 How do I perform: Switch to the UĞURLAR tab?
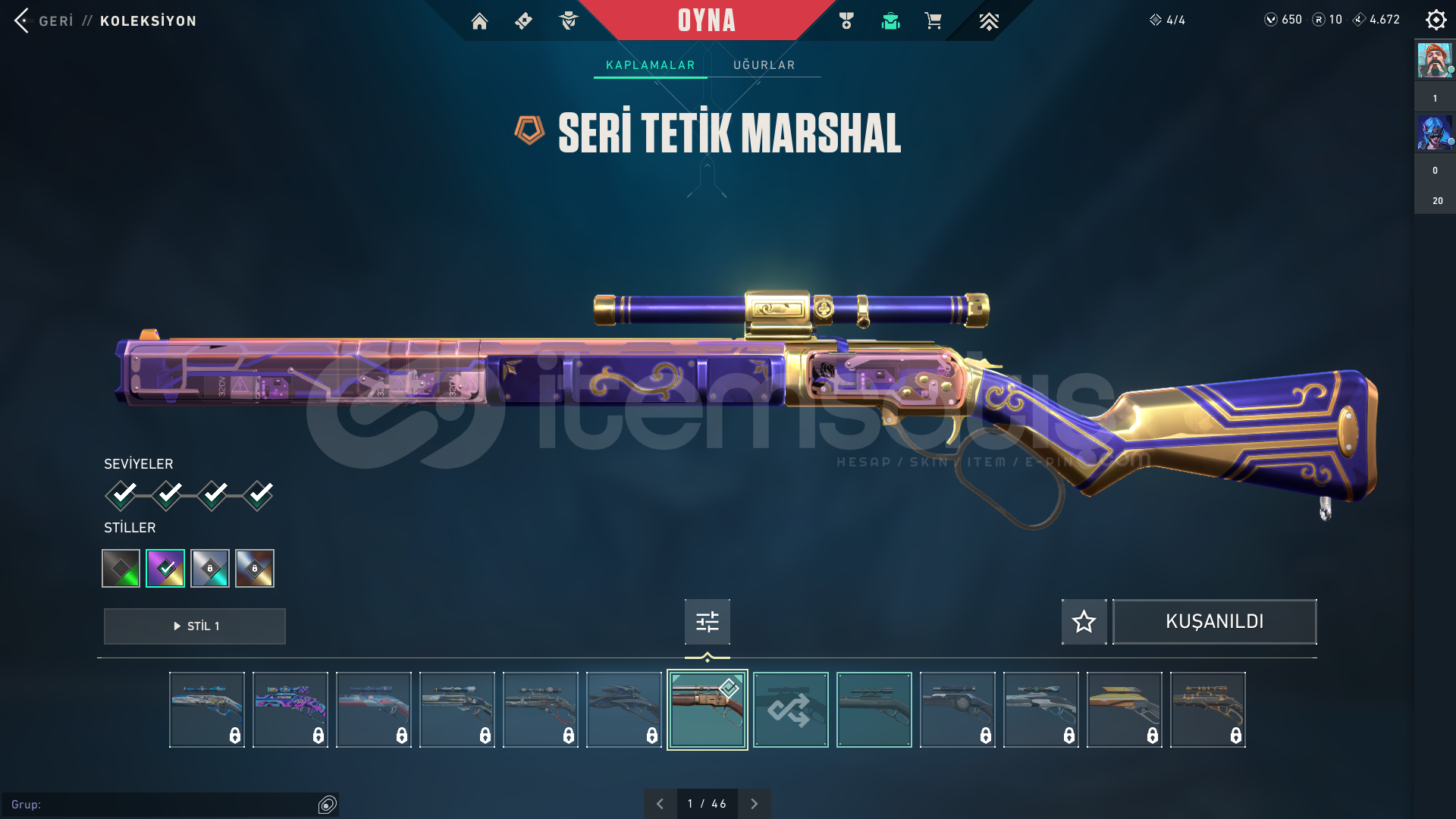tap(764, 65)
